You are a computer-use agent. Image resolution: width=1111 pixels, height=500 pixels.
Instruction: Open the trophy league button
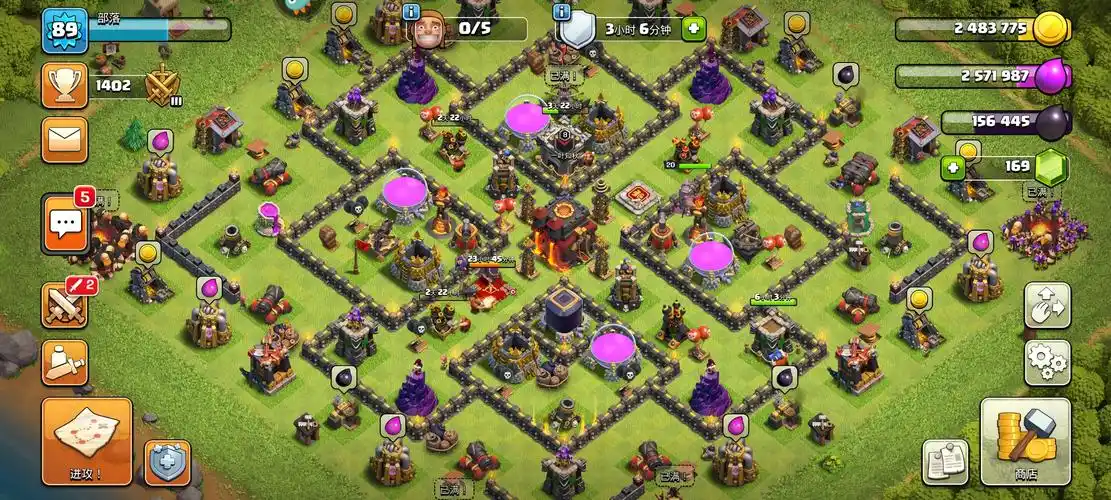64,86
